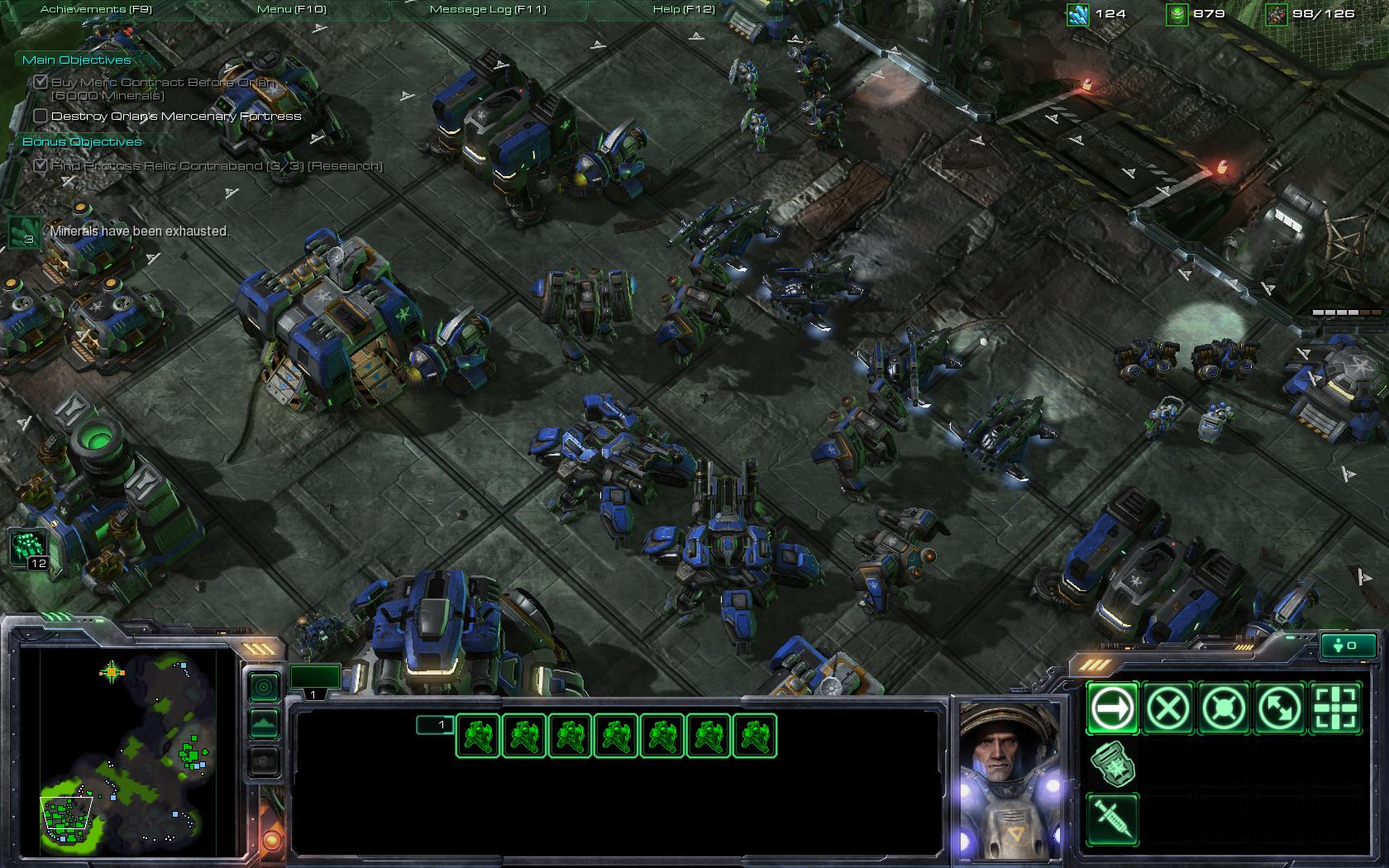Select the Move command

tap(1112, 708)
